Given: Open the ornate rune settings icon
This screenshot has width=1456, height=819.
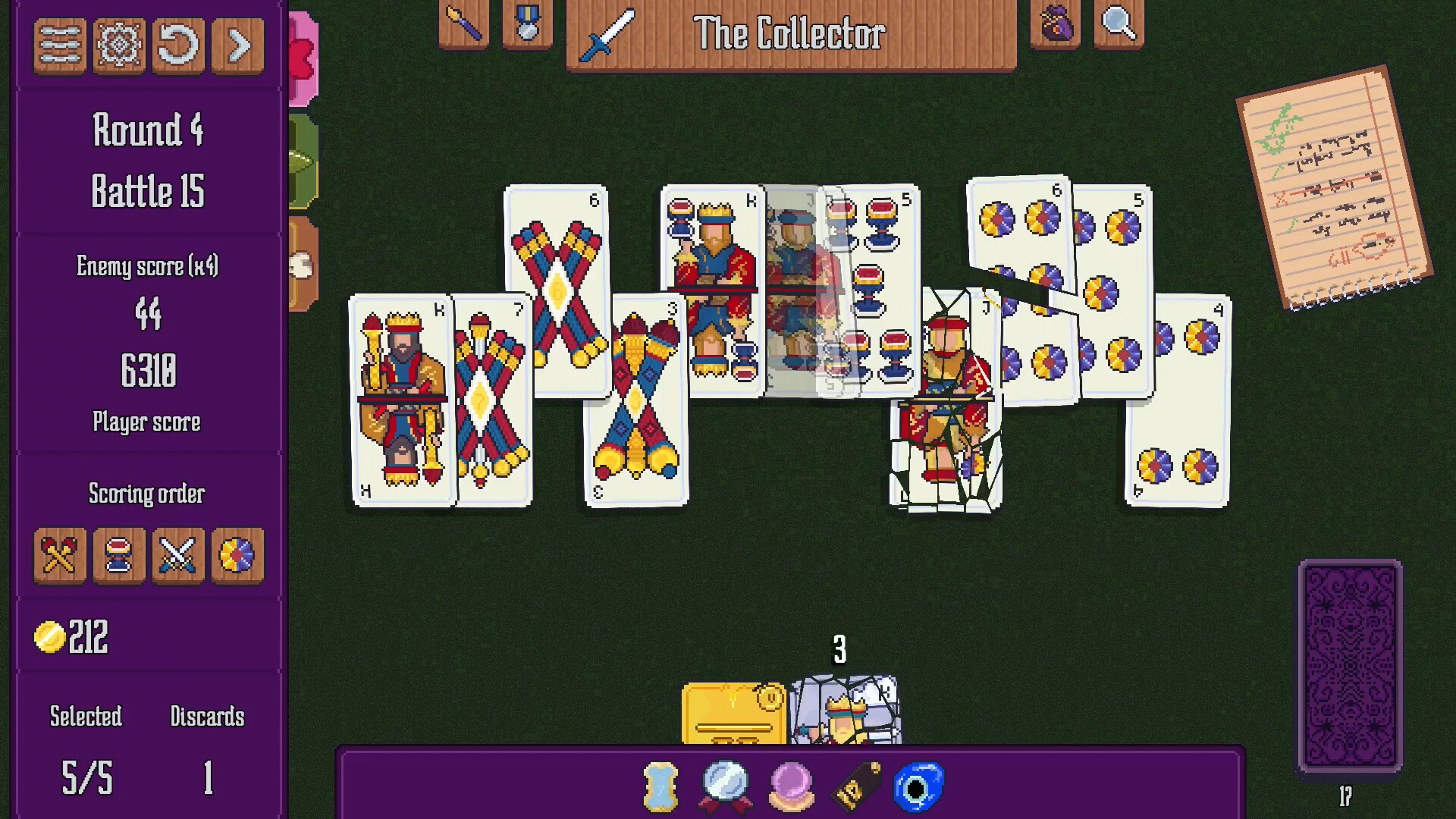Looking at the screenshot, I should click(x=118, y=45).
